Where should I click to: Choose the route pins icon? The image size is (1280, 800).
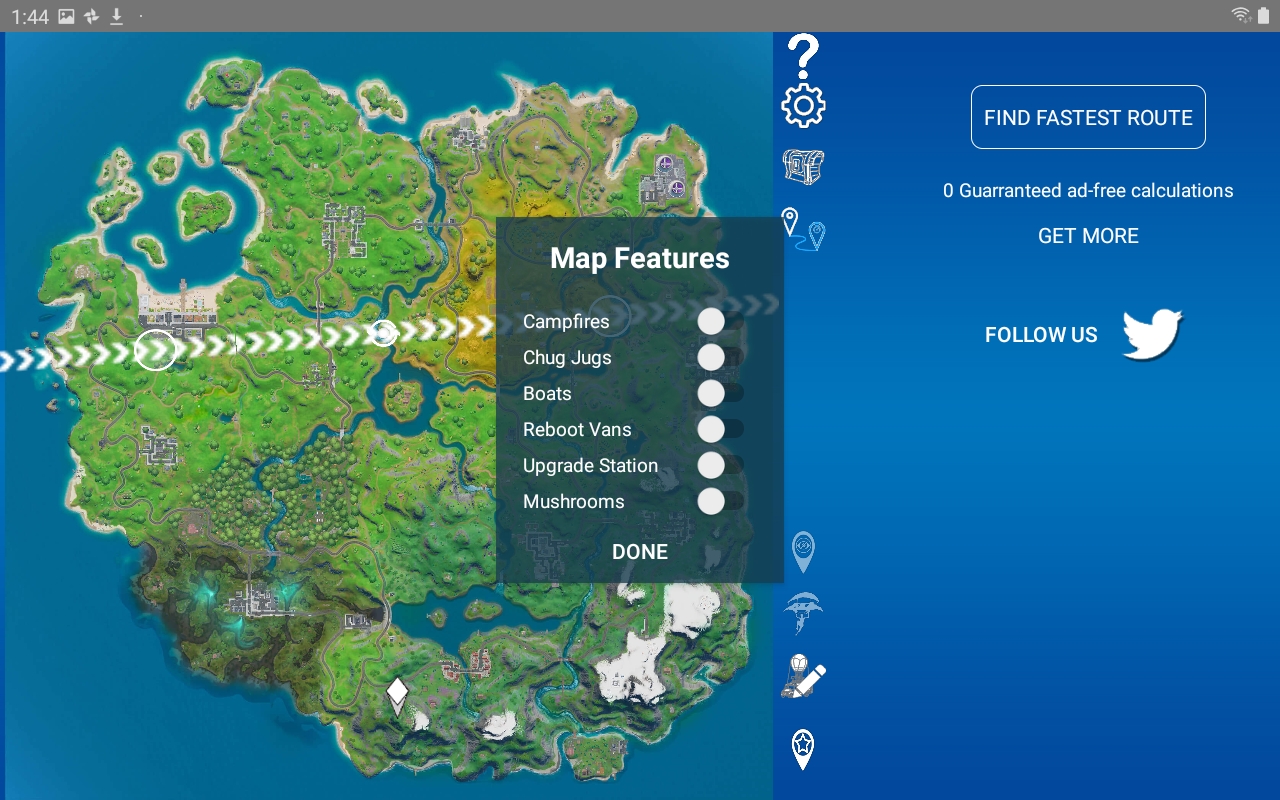coord(803,229)
